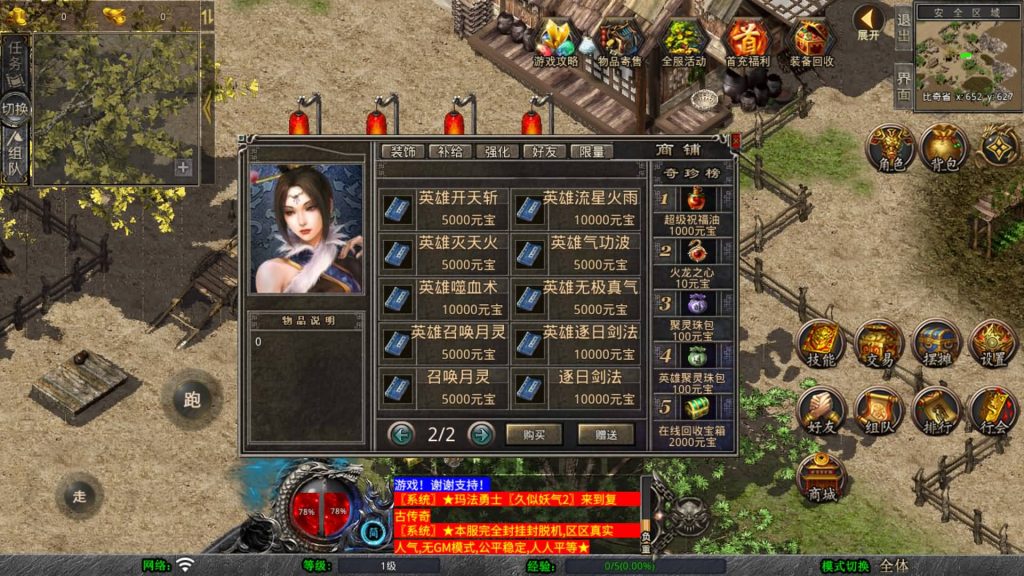This screenshot has height=576, width=1024.
Task: Open the 背包 bag
Action: coord(944,149)
